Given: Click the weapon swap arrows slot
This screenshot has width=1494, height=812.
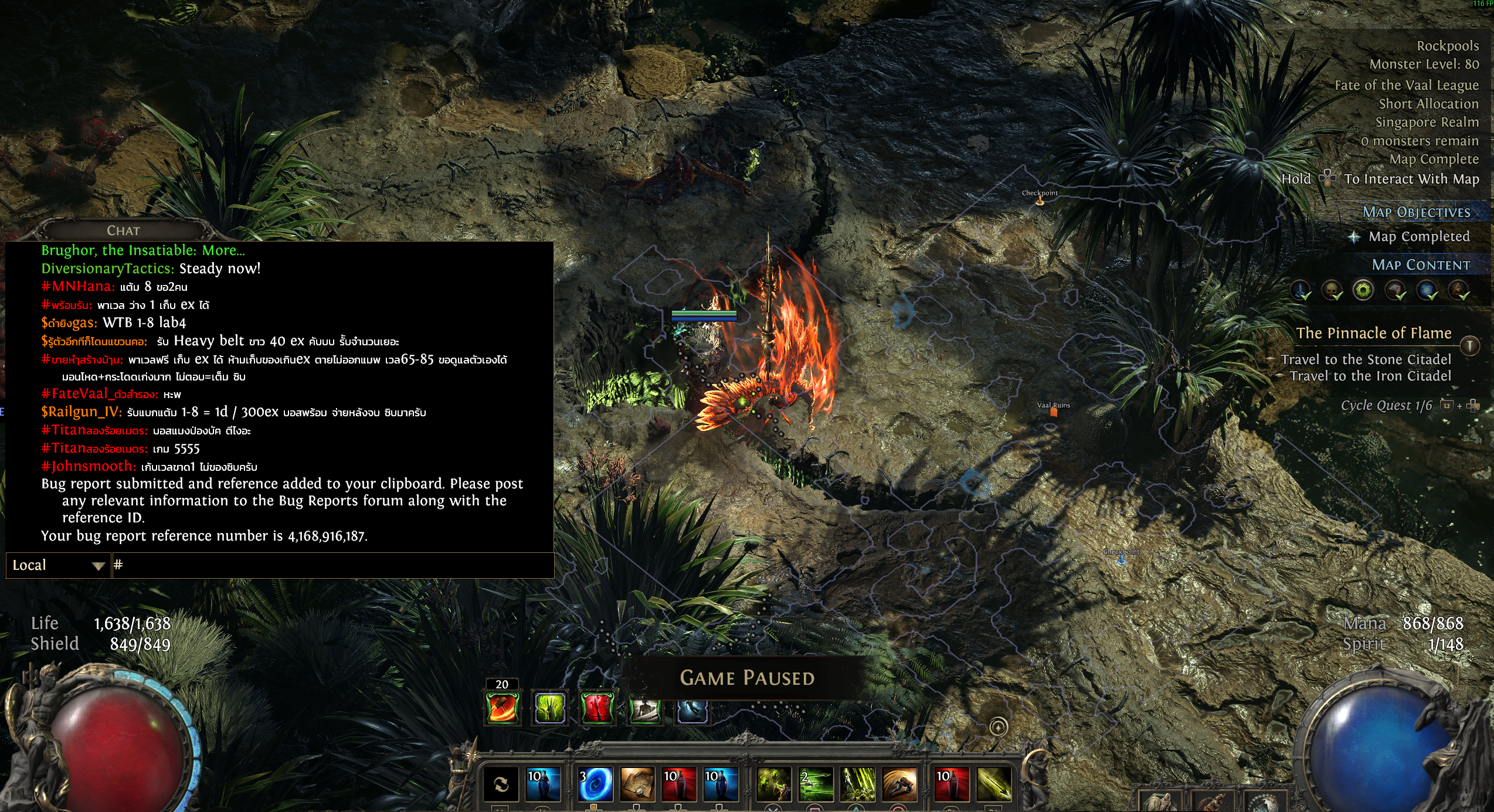Looking at the screenshot, I should tap(501, 784).
